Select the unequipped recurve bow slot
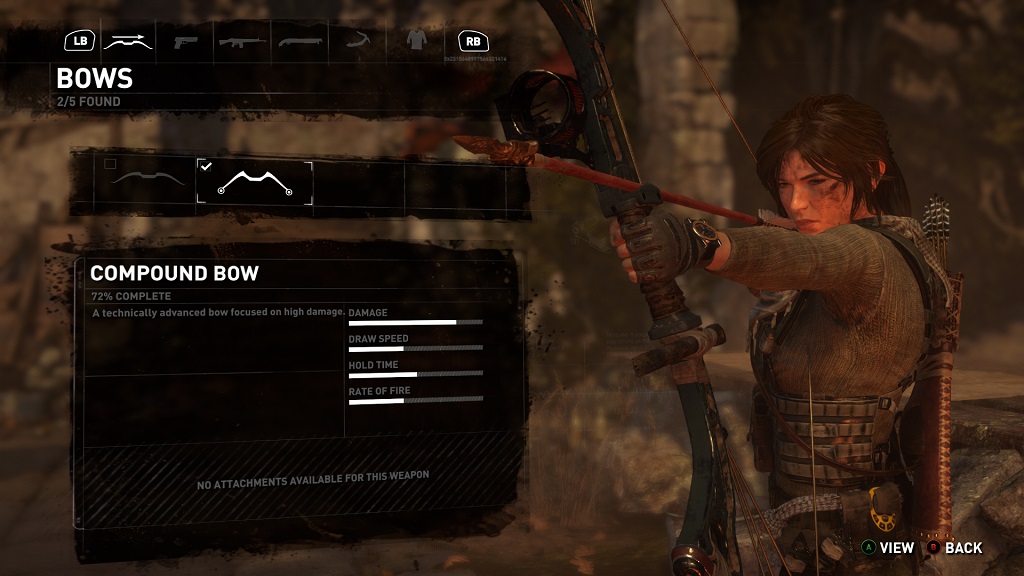 point(148,182)
